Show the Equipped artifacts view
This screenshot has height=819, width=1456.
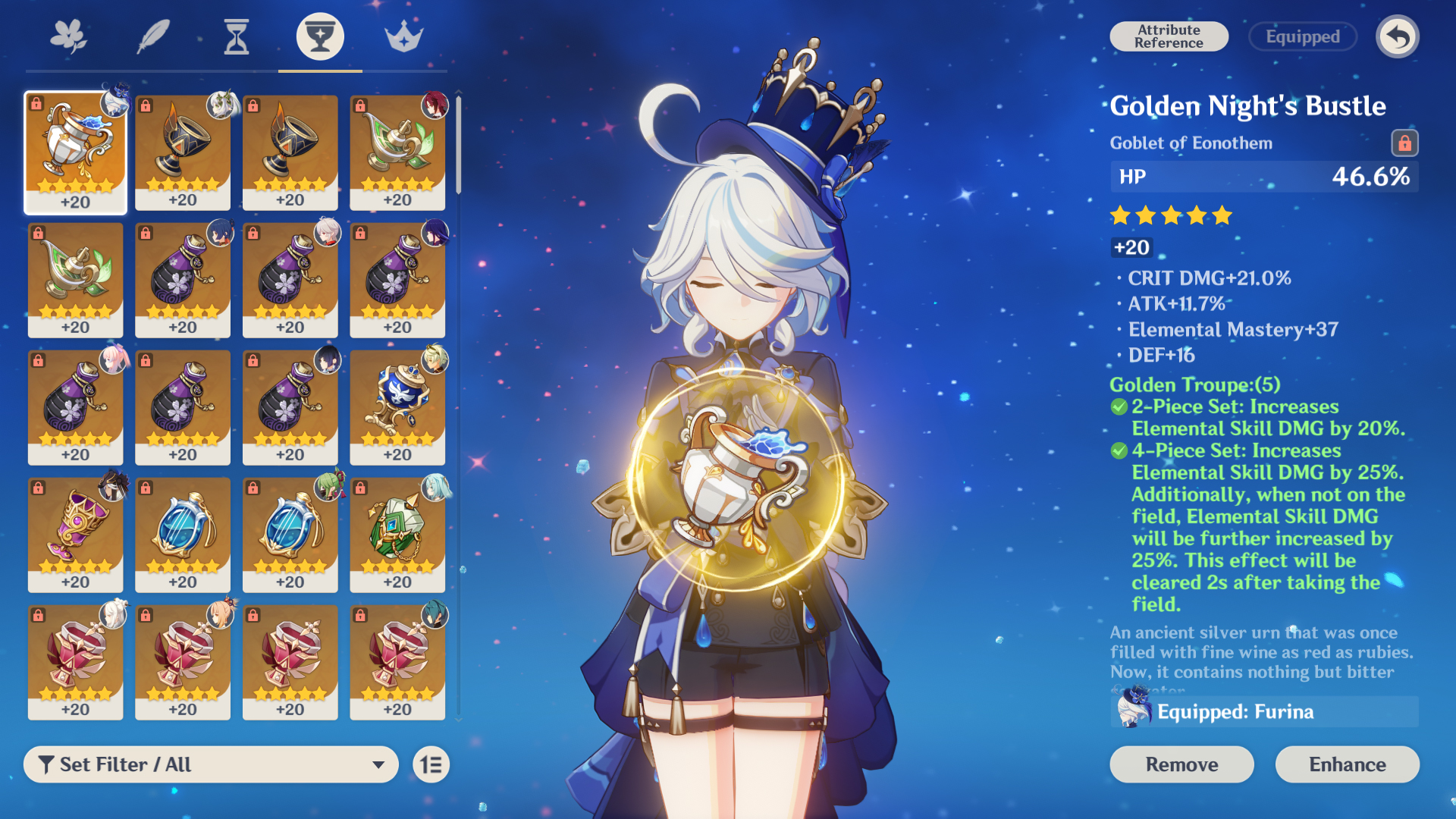tap(1302, 36)
